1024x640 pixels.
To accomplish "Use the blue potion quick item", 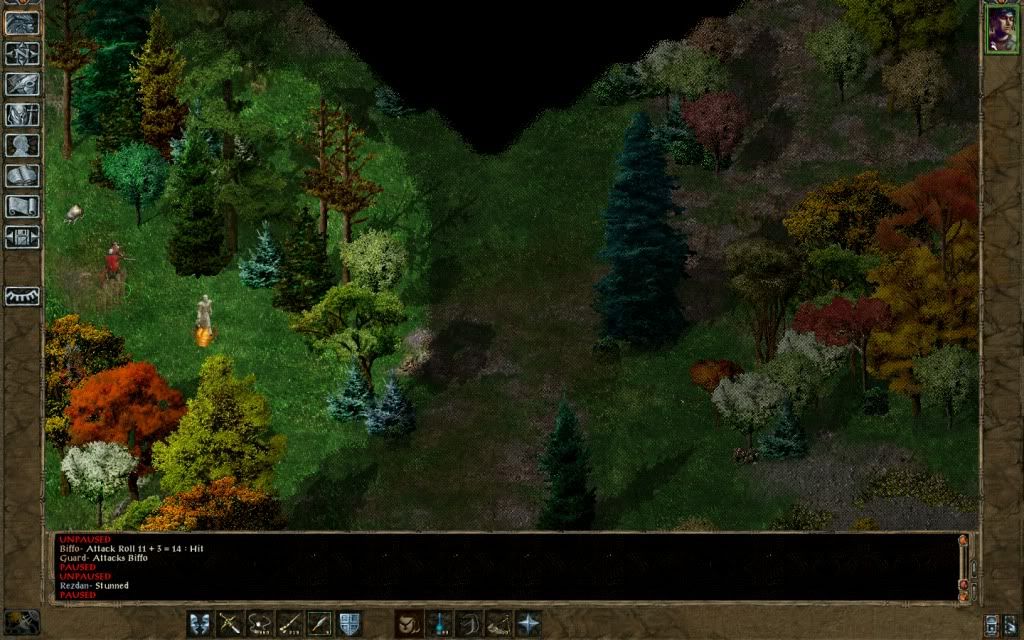I will click(438, 623).
